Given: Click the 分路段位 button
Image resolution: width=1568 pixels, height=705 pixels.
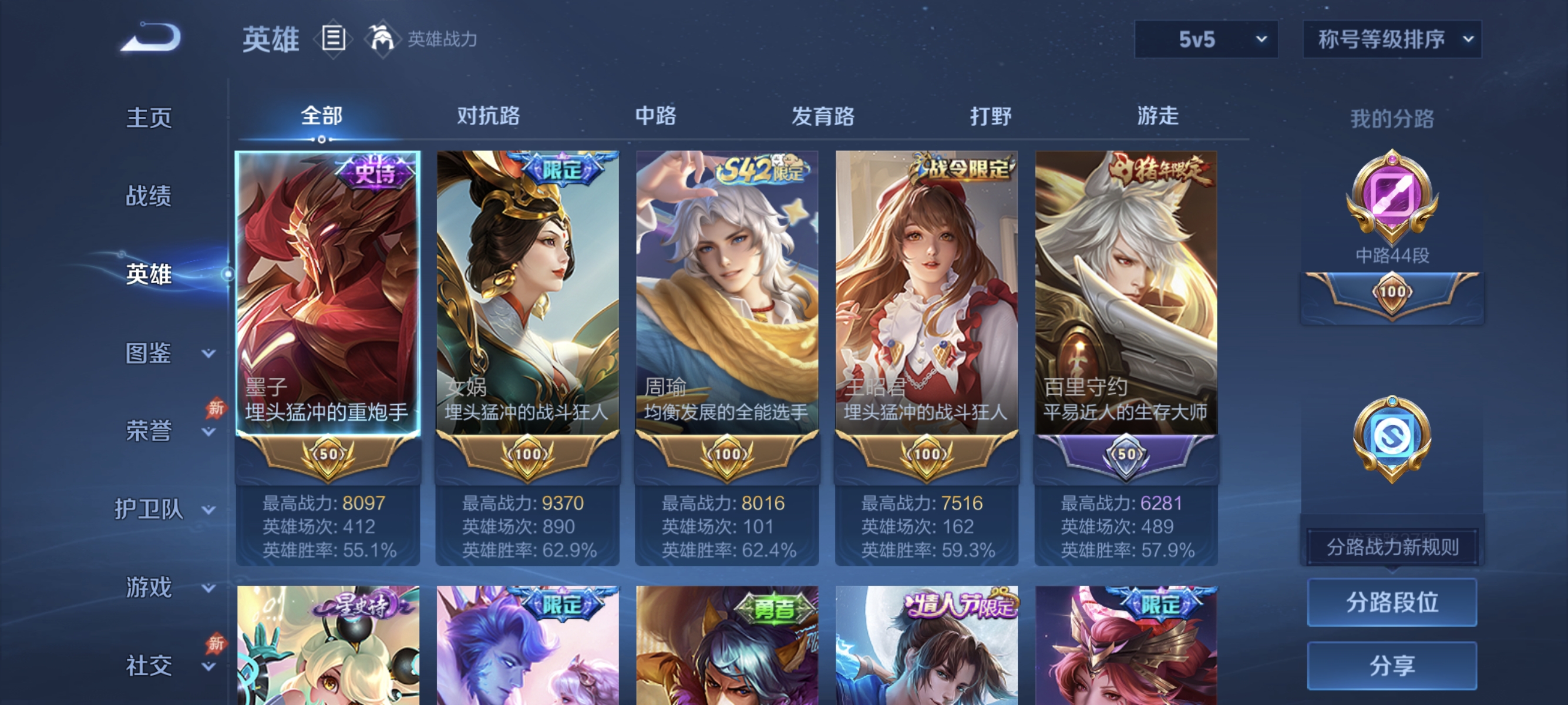Looking at the screenshot, I should [1392, 603].
